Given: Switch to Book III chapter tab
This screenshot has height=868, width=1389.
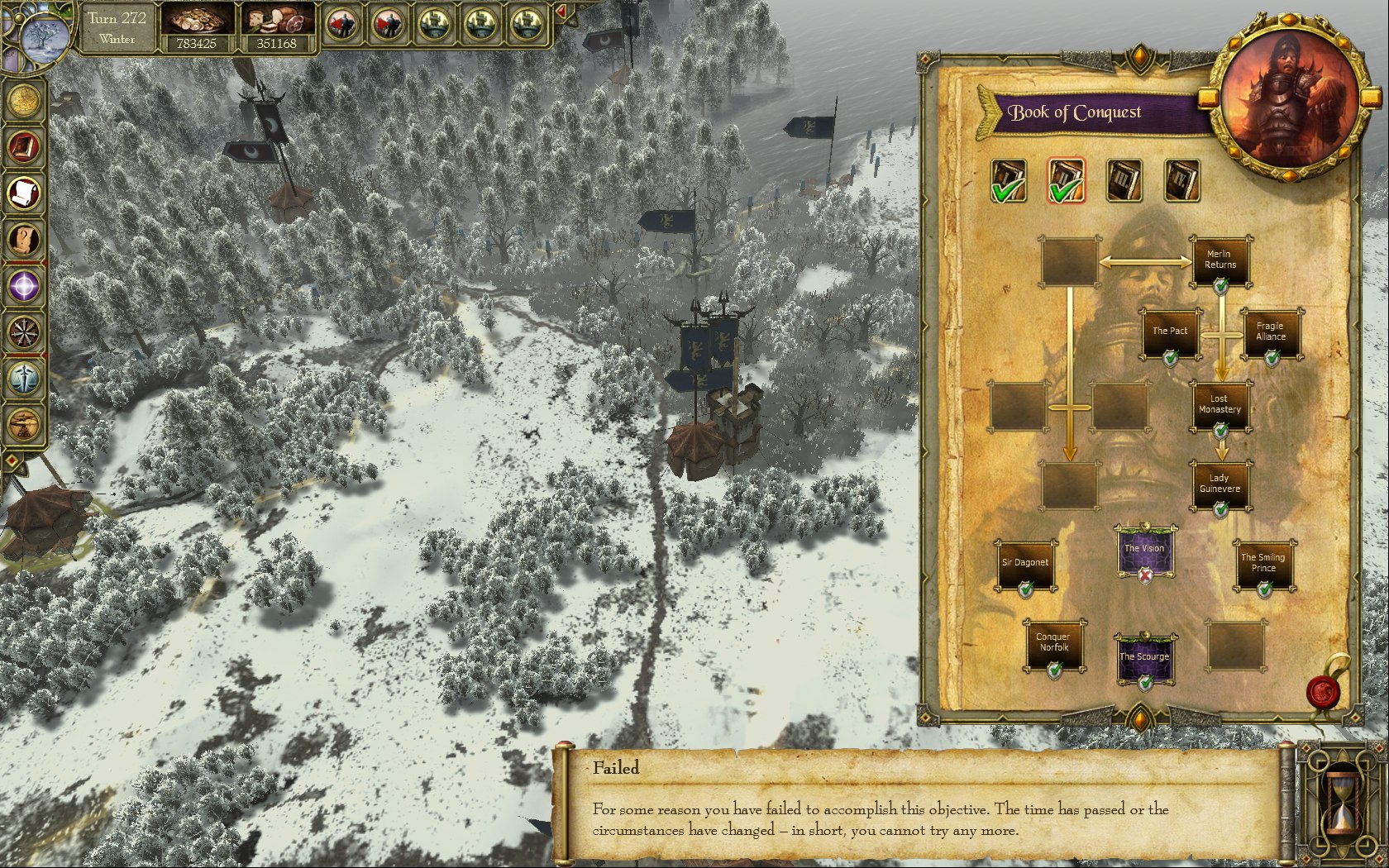Looking at the screenshot, I should pyautogui.click(x=1124, y=181).
